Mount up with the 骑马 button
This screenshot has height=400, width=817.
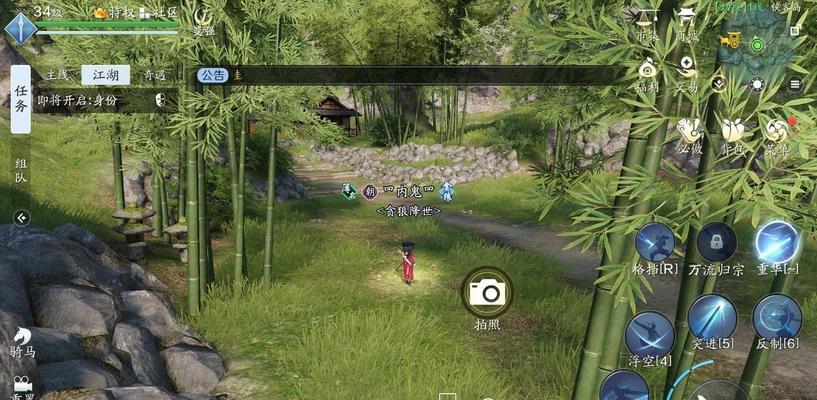[x=21, y=345]
